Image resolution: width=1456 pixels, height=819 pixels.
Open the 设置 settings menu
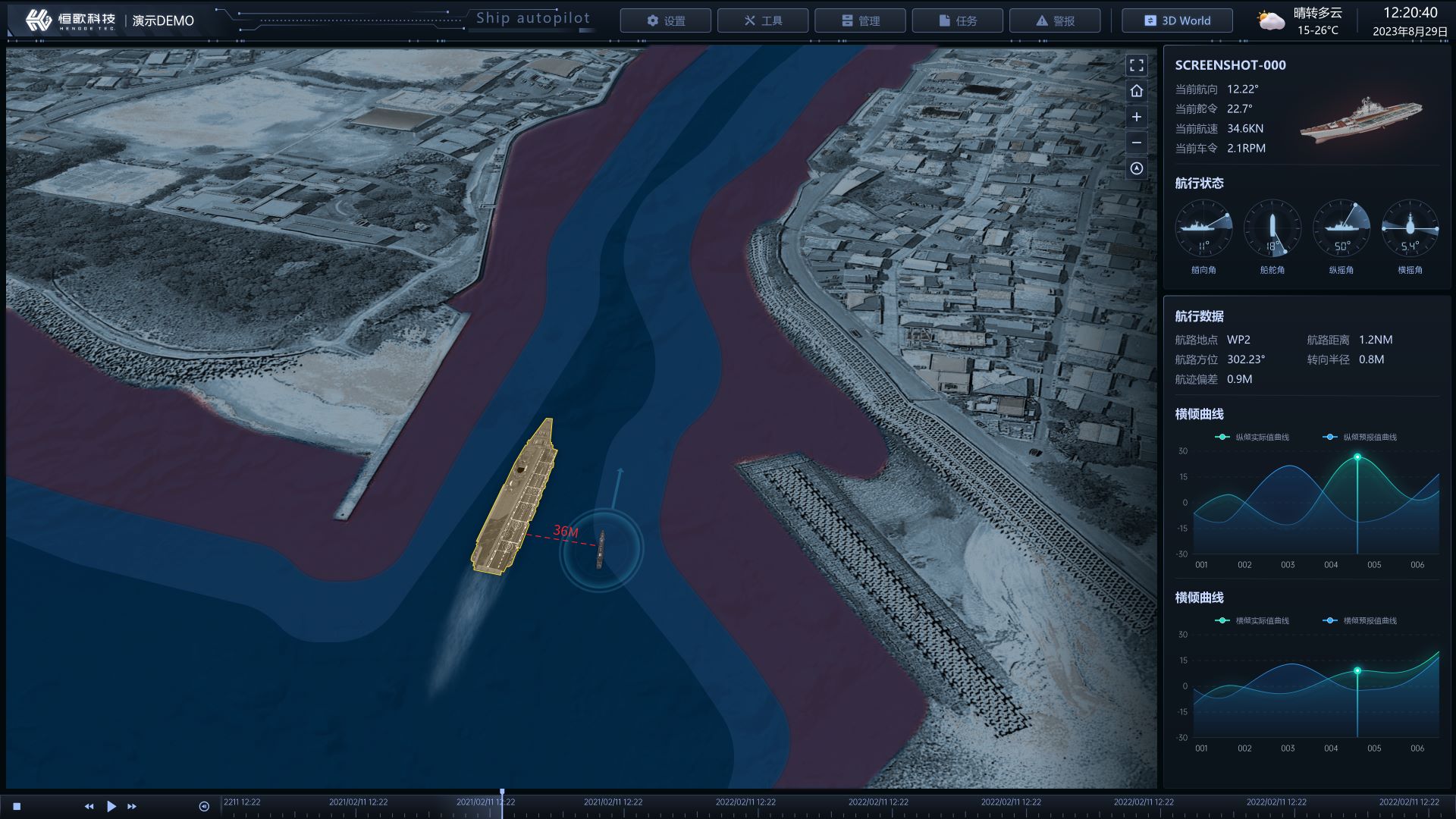coord(665,20)
